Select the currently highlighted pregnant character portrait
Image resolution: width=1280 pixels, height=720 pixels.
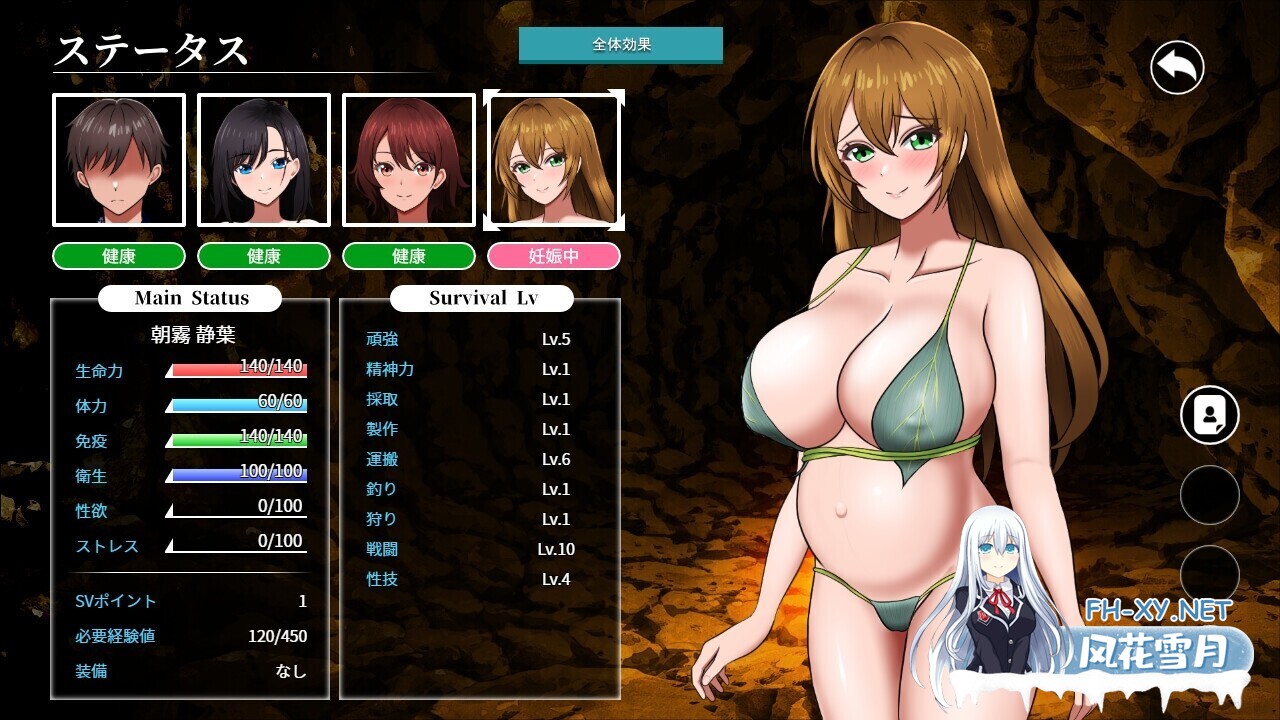554,159
